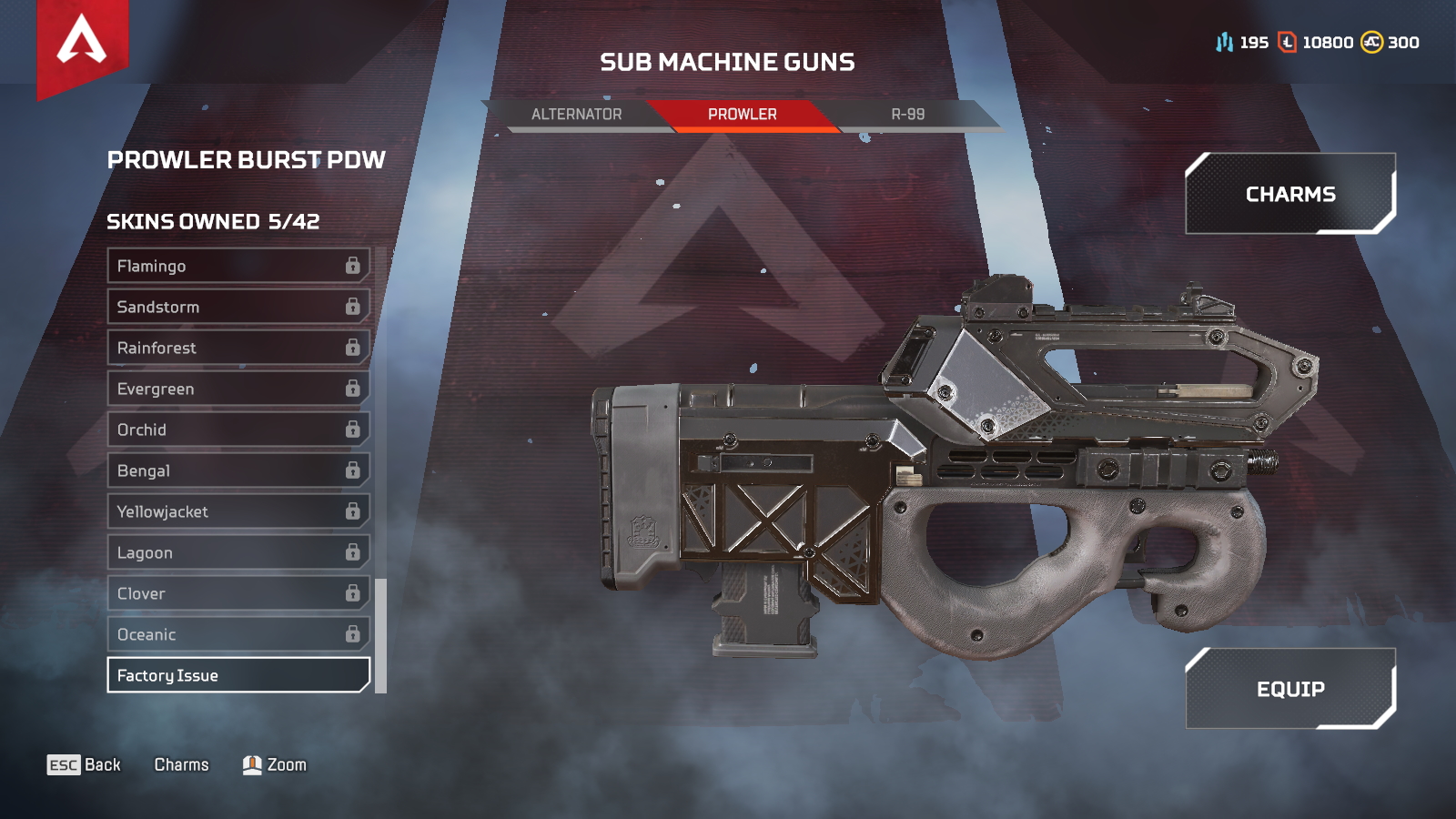Image resolution: width=1456 pixels, height=819 pixels.
Task: Click the gold Apex Coins icon
Action: coord(1372,42)
